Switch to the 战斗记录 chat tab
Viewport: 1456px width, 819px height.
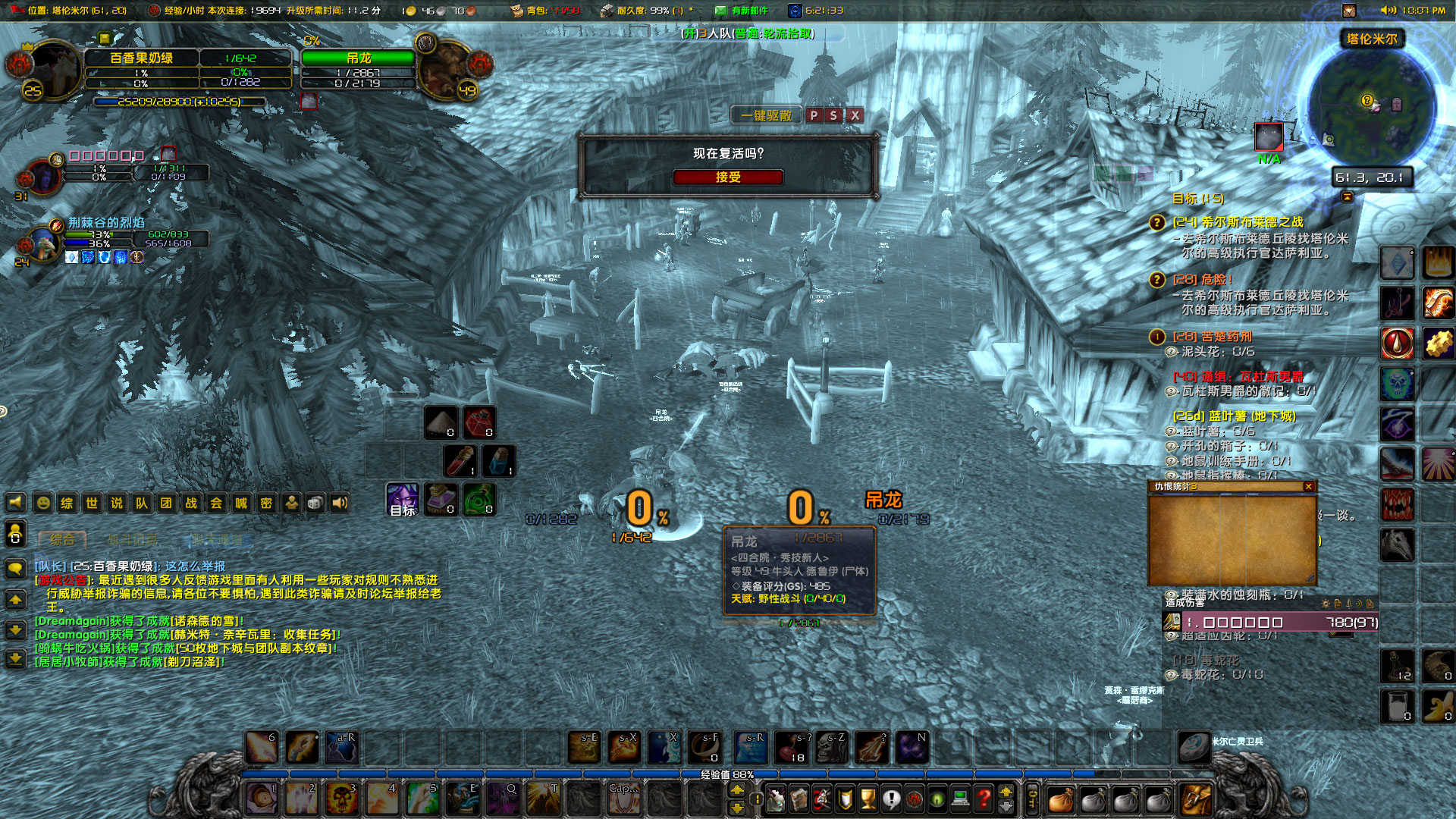(x=133, y=539)
